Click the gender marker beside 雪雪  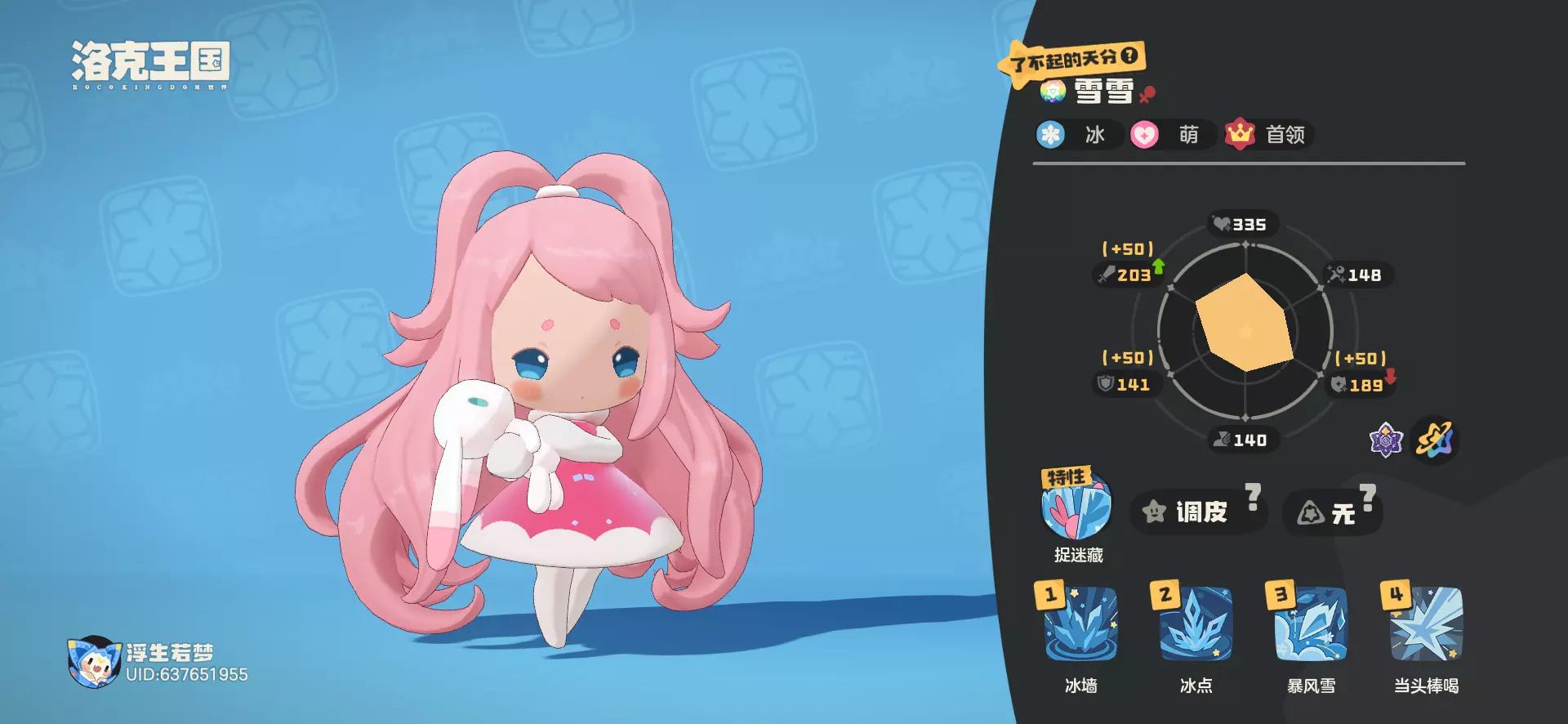point(1147,94)
